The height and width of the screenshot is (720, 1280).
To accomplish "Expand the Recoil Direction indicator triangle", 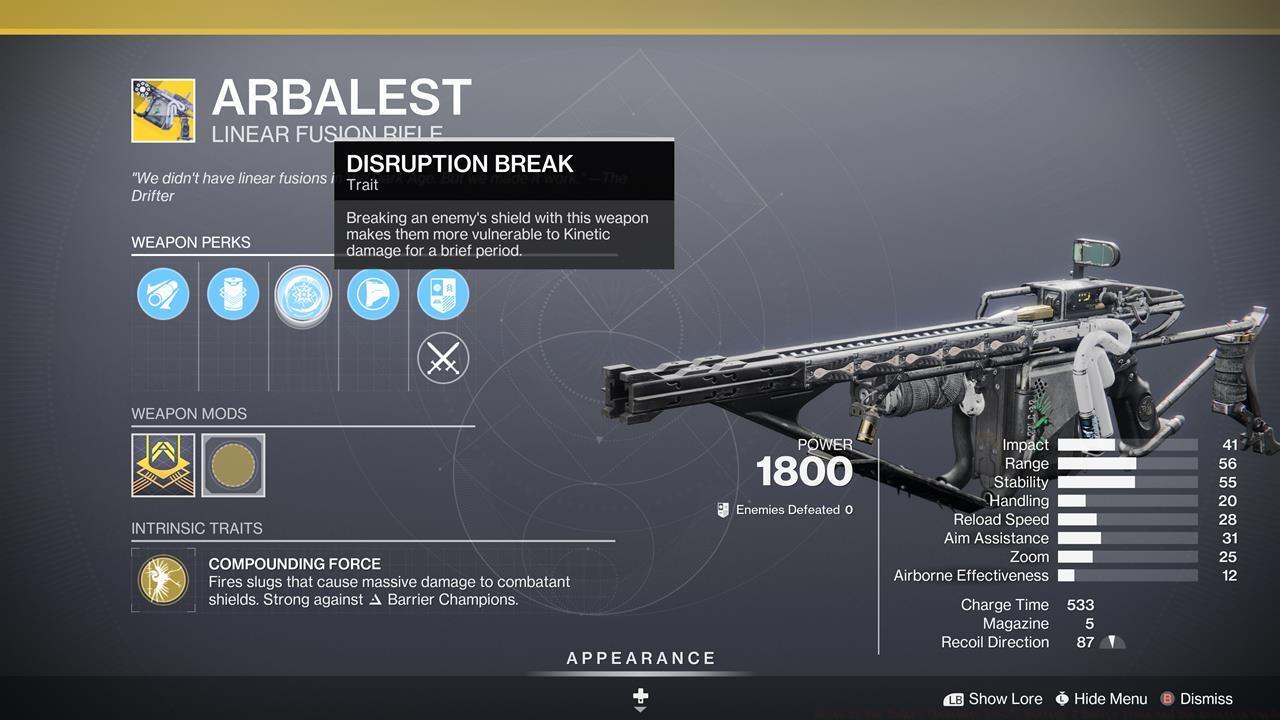I will coord(1113,643).
